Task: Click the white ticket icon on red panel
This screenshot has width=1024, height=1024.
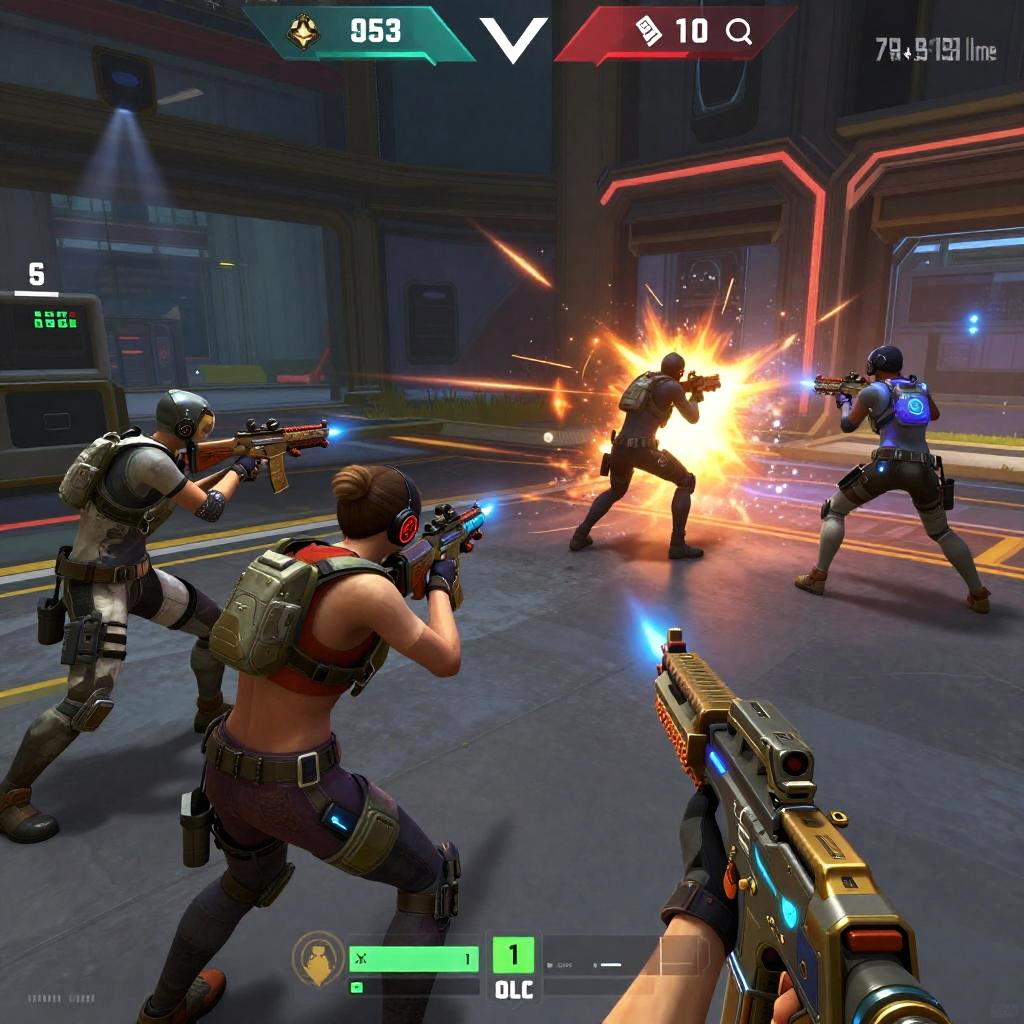Action: click(x=648, y=33)
